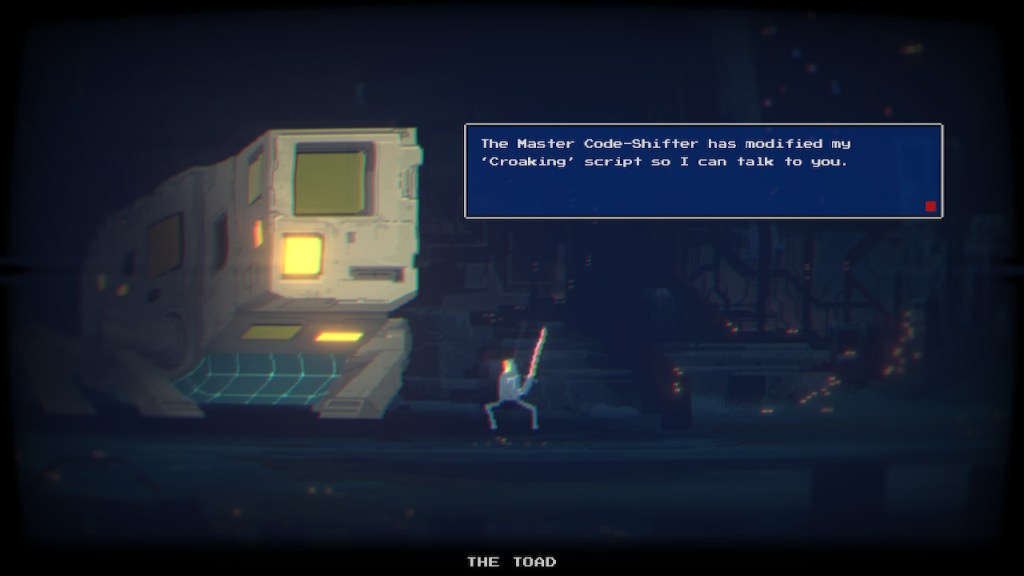1024x576 pixels.
Task: Advance the Toad's 'Croaking' script dialogue text
Action: tap(702, 170)
